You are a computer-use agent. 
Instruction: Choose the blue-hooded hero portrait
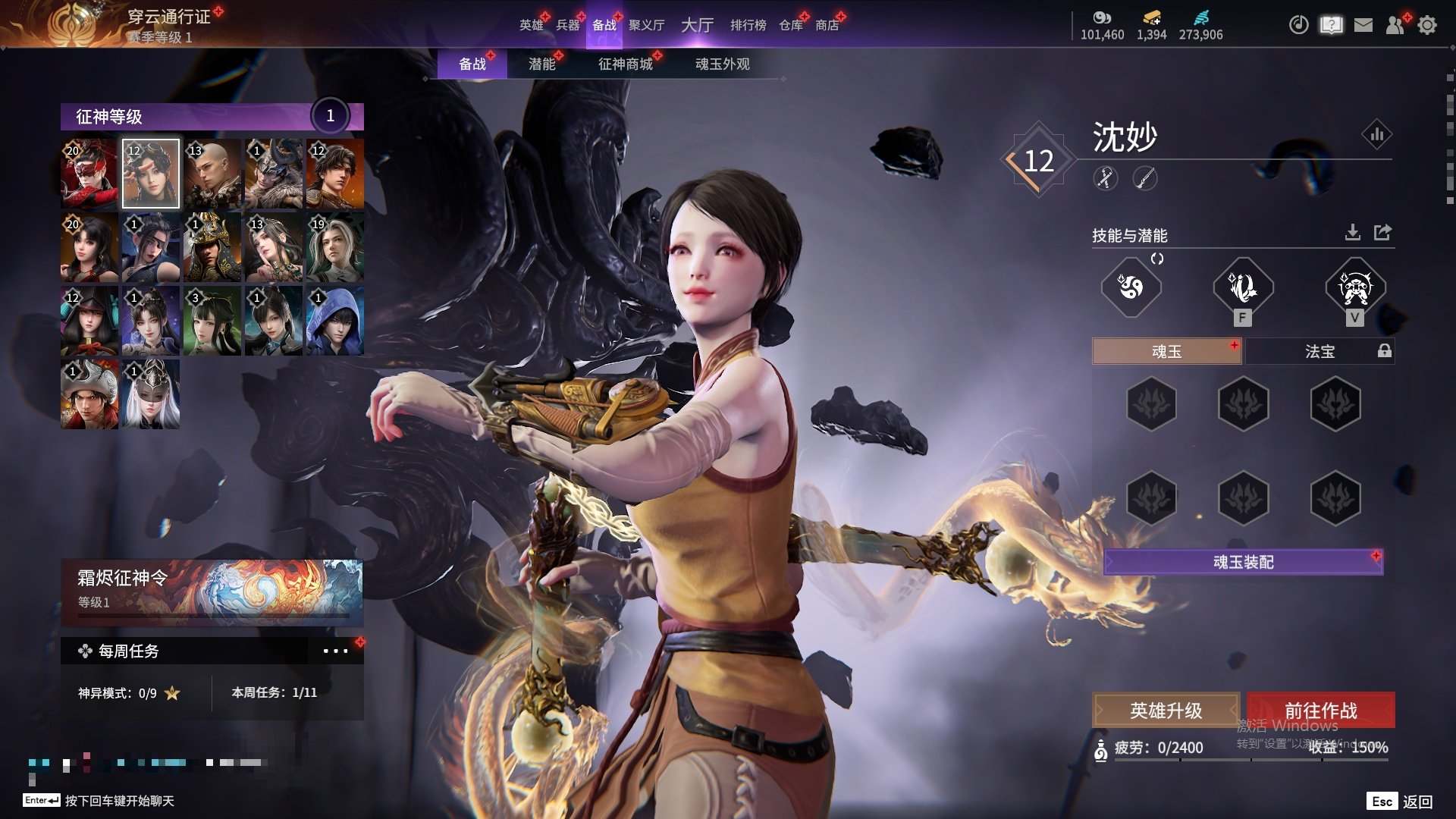[334, 321]
